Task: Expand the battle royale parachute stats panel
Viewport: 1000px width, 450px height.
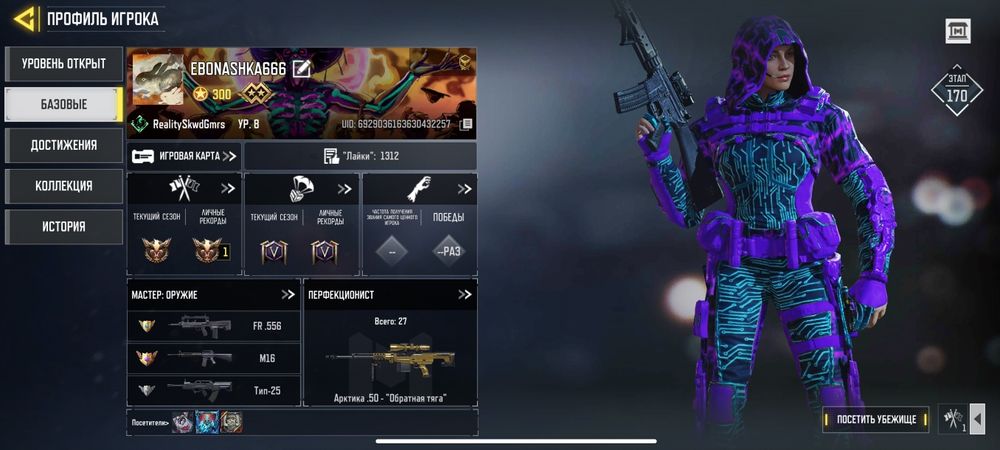Action: pyautogui.click(x=345, y=188)
